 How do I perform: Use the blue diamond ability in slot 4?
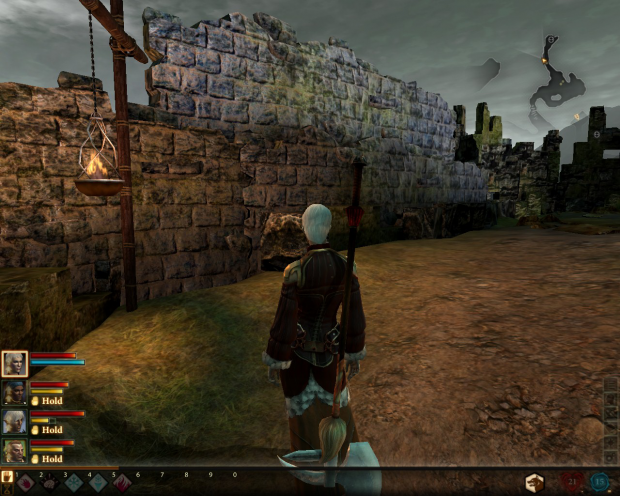(98, 483)
